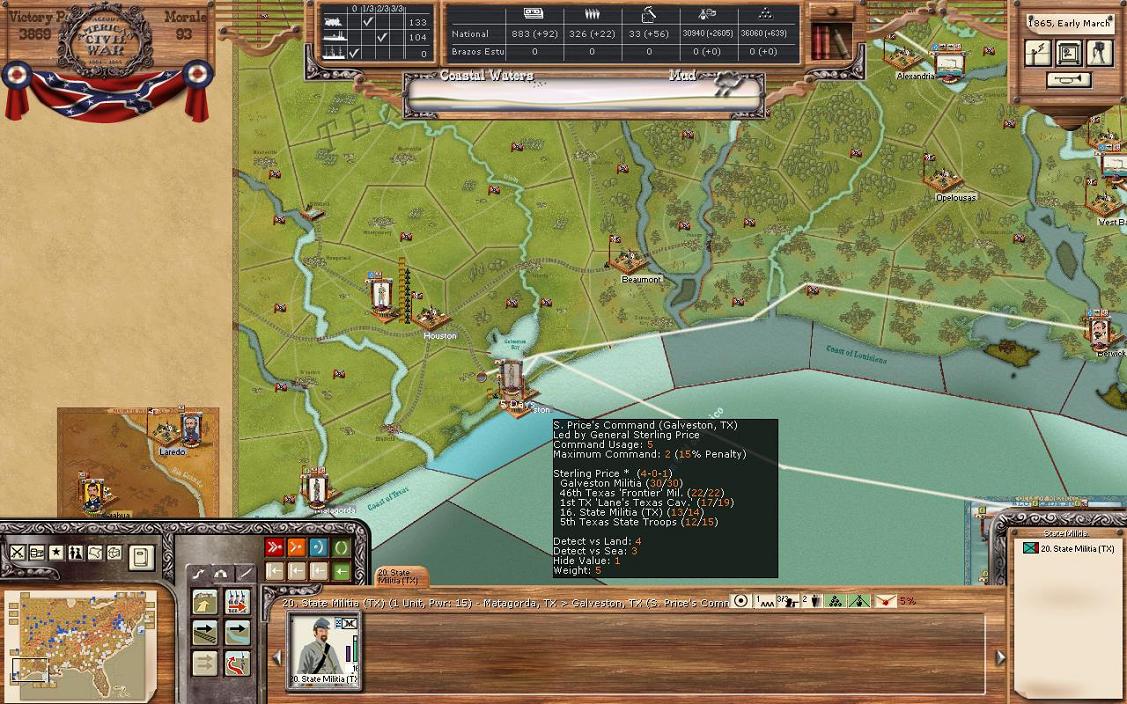Viewport: 1127px width, 704px height.
Task: Toggle rail movement order
Action: coord(205,633)
